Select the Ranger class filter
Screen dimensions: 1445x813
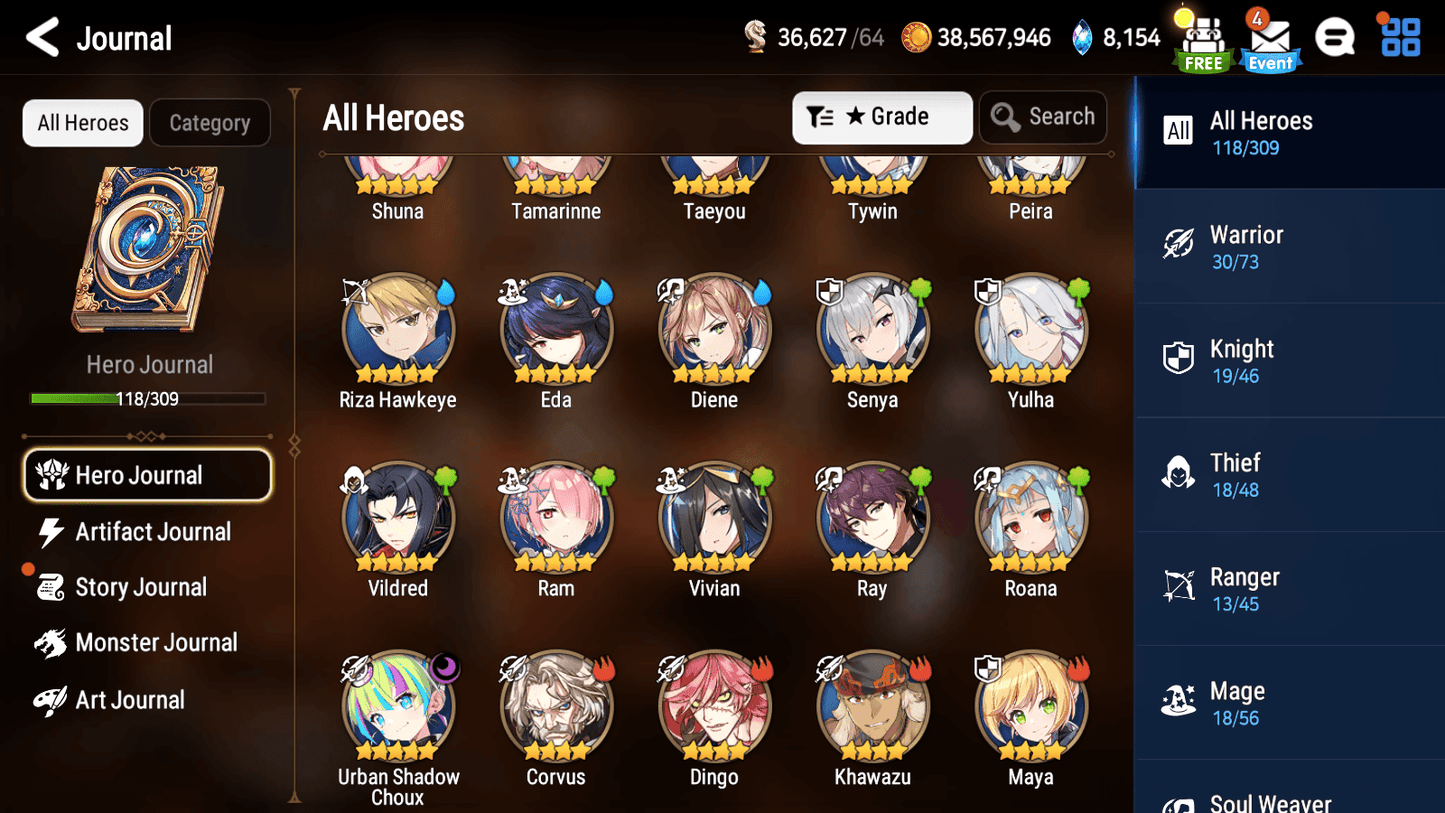[x=1288, y=588]
